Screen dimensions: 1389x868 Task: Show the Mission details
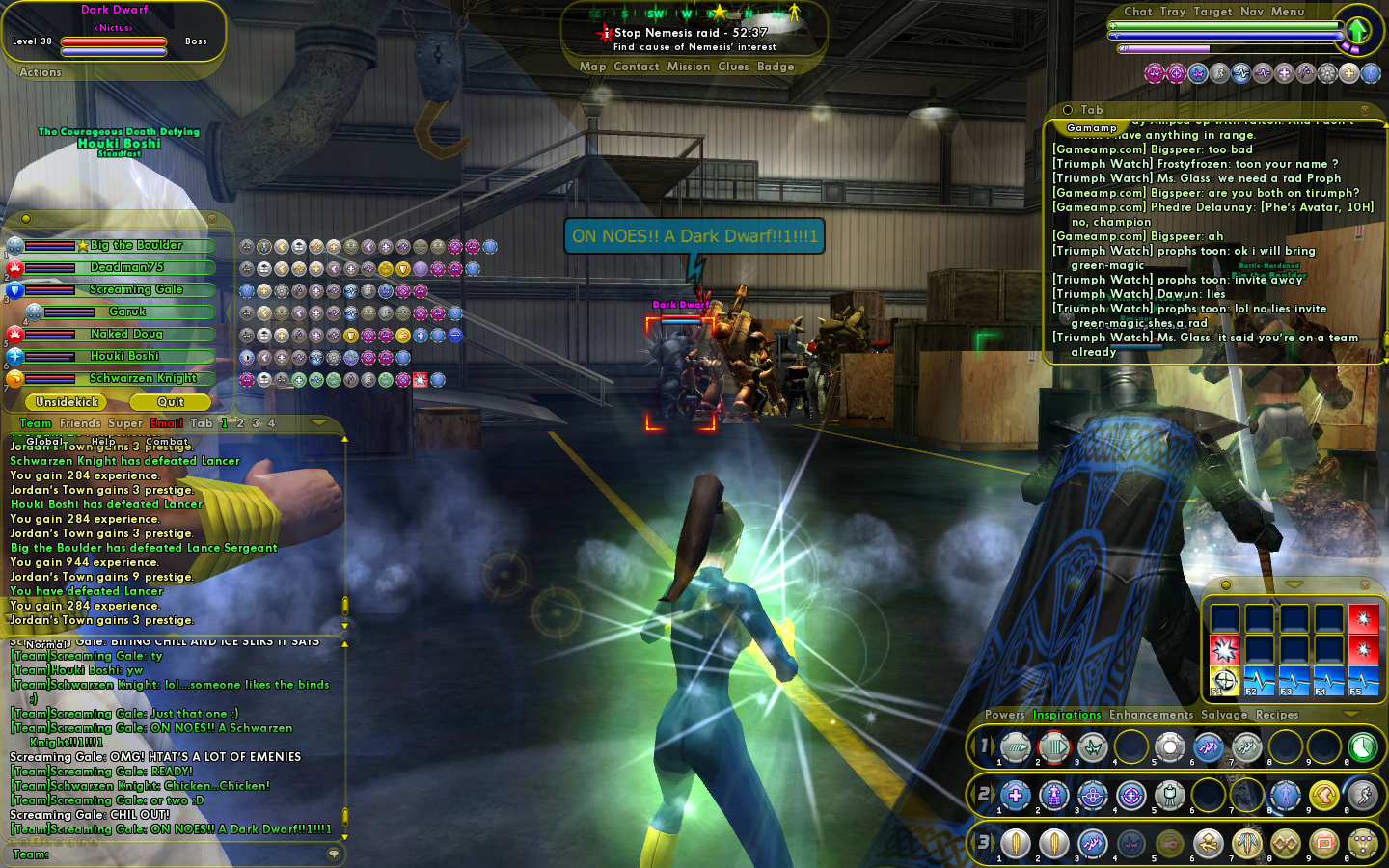[x=689, y=67]
